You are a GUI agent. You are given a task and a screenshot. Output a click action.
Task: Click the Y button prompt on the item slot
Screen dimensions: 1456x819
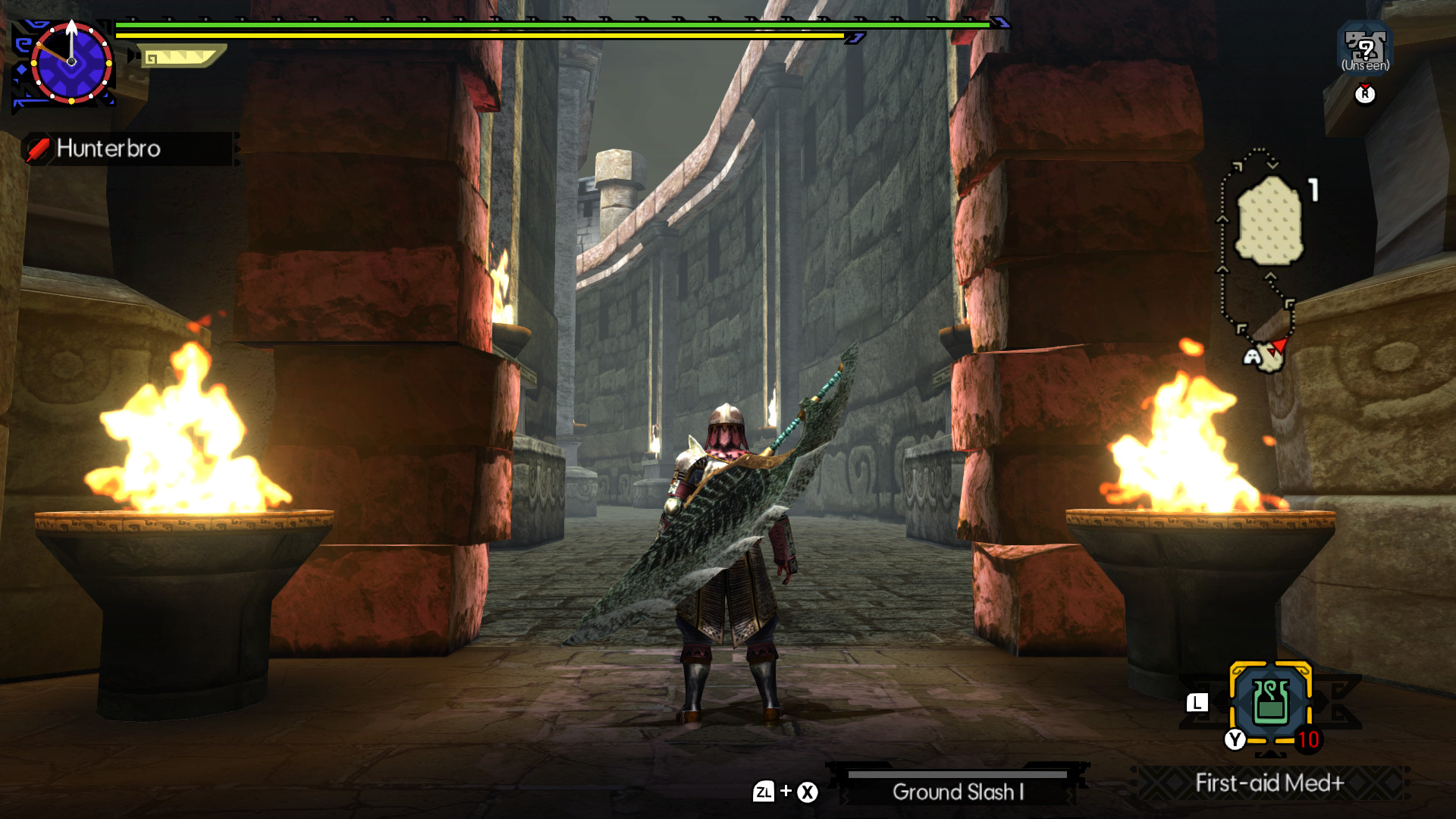click(1235, 739)
